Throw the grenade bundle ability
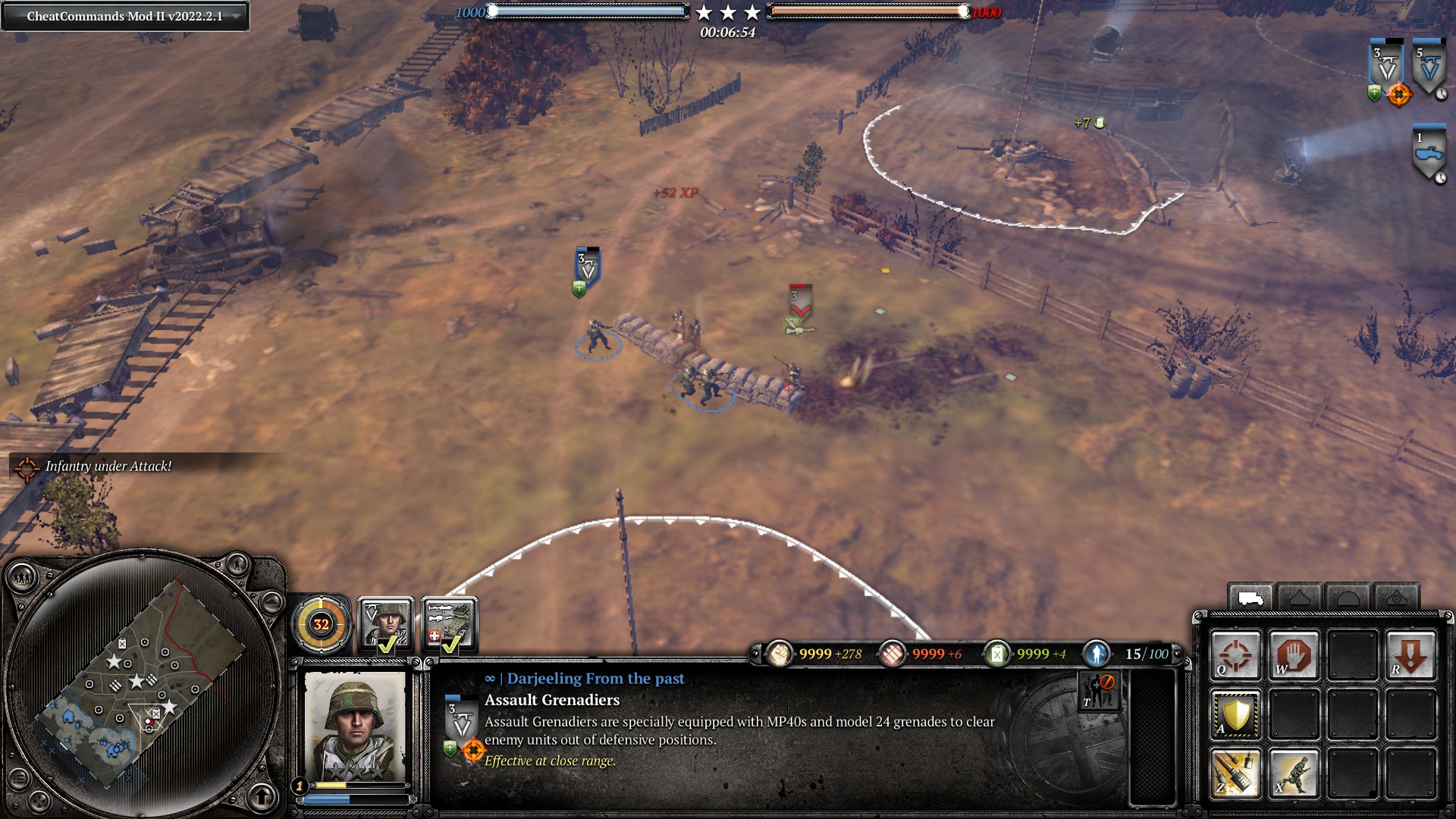Screen dimensions: 1456x819 click(1235, 773)
